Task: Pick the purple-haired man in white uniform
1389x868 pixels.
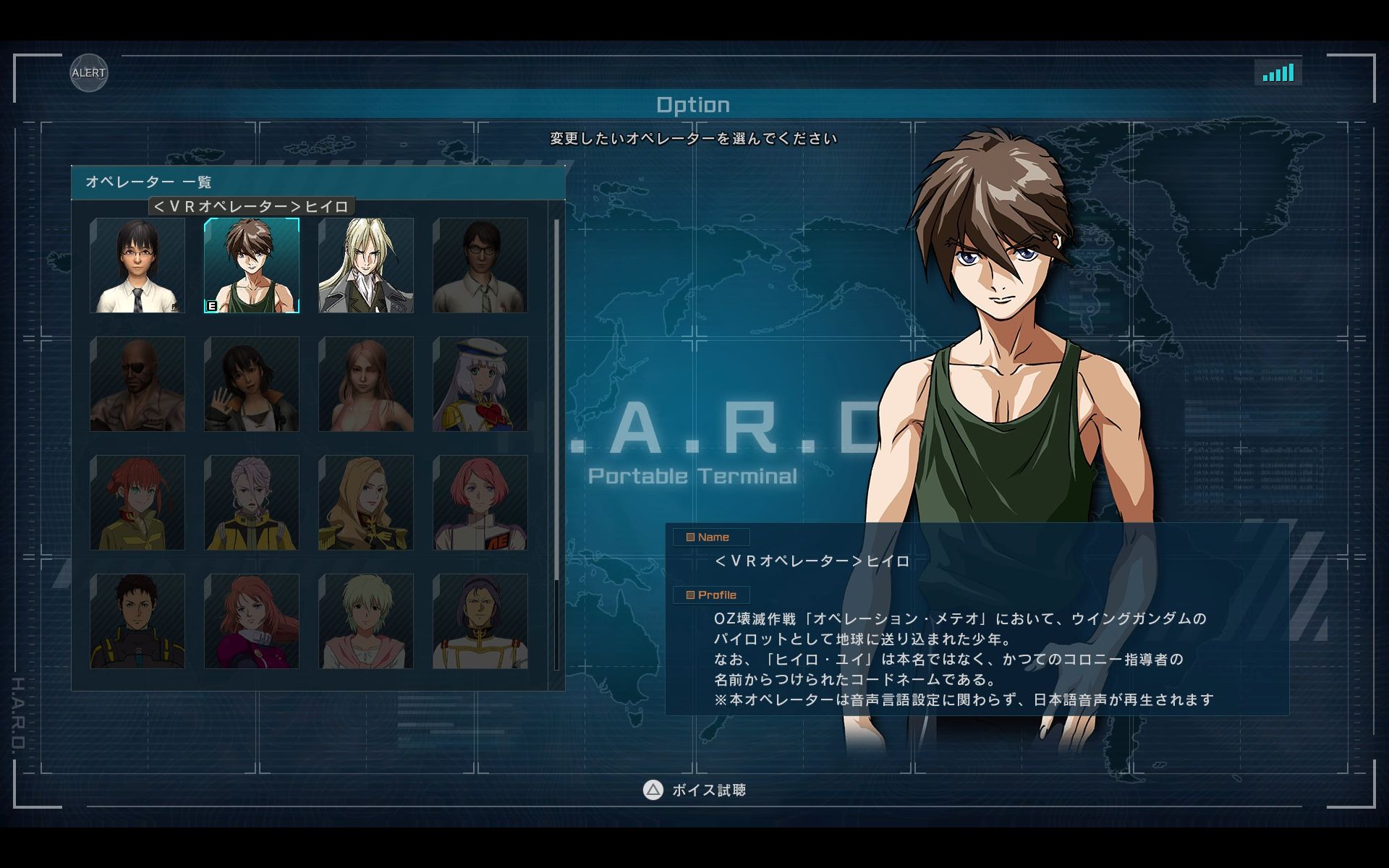Action: pos(480,621)
